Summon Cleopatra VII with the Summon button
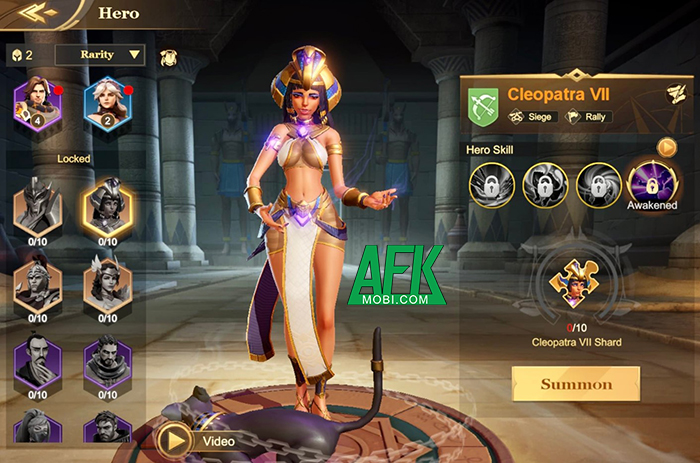Image resolution: width=700 pixels, height=463 pixels. tap(575, 384)
